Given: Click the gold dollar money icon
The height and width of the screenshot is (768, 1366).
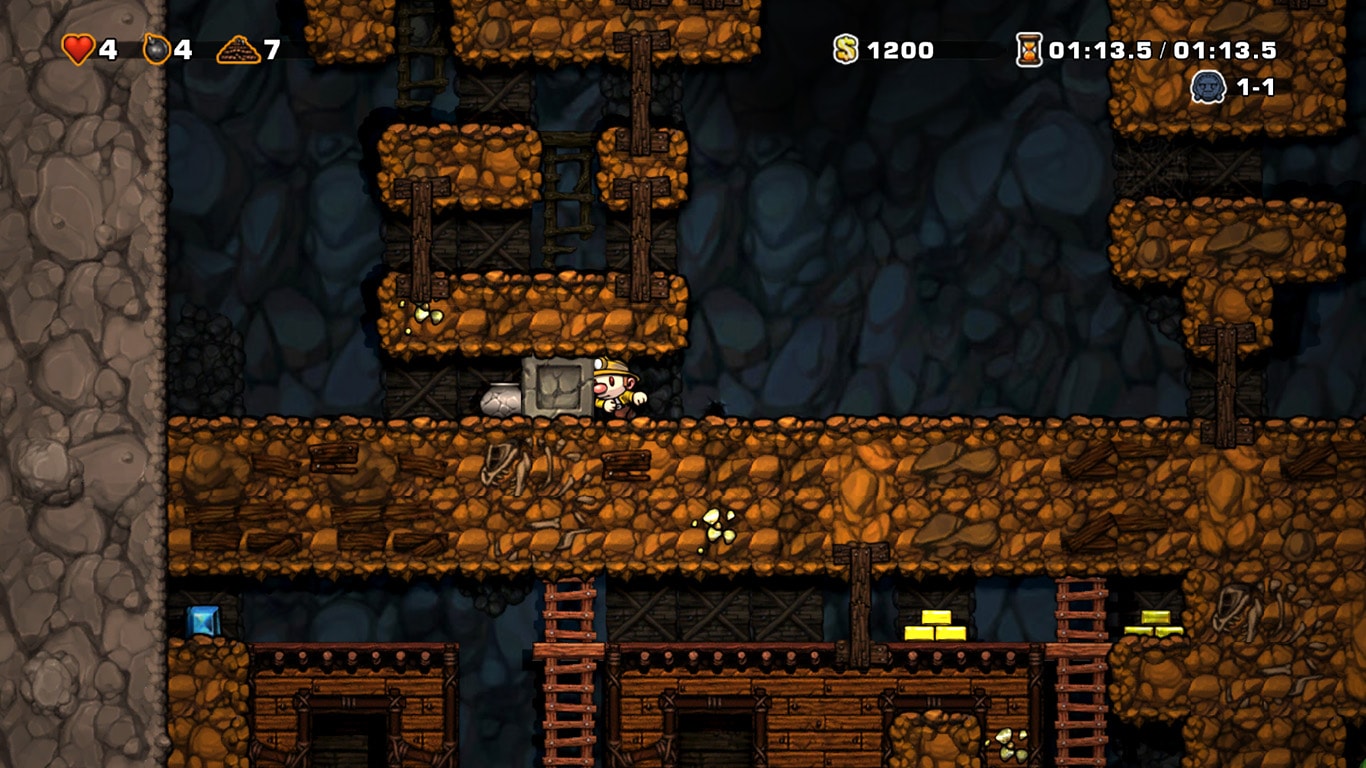Looking at the screenshot, I should [845, 48].
